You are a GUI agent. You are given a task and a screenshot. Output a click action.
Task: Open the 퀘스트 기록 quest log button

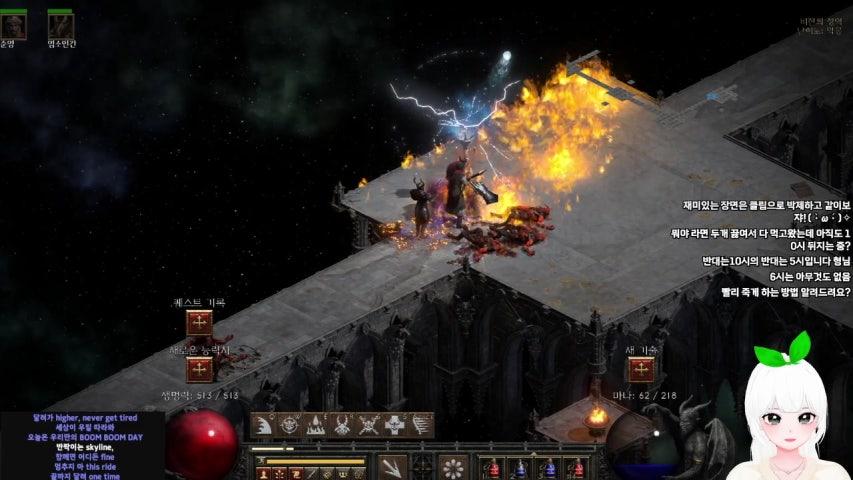pos(199,323)
